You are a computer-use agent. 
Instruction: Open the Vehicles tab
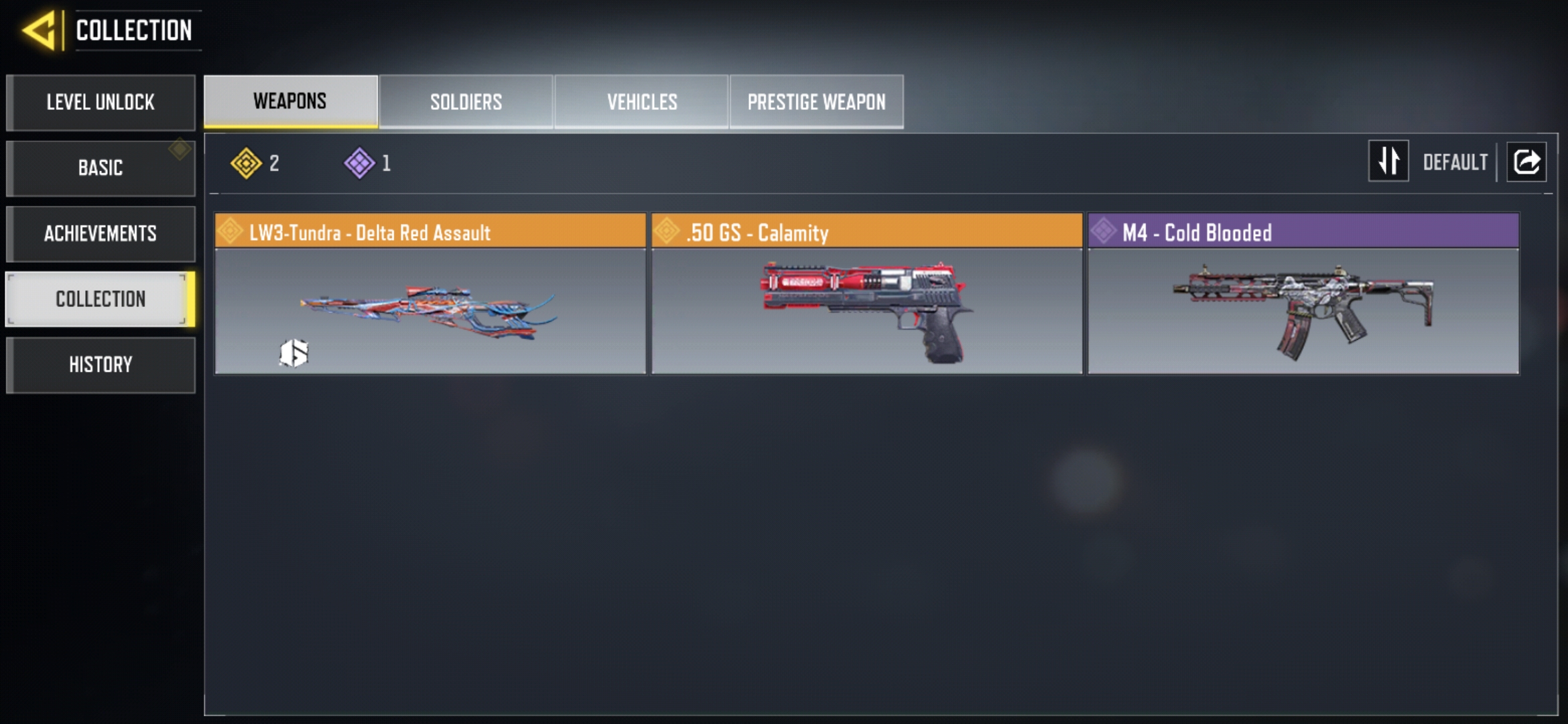642,102
